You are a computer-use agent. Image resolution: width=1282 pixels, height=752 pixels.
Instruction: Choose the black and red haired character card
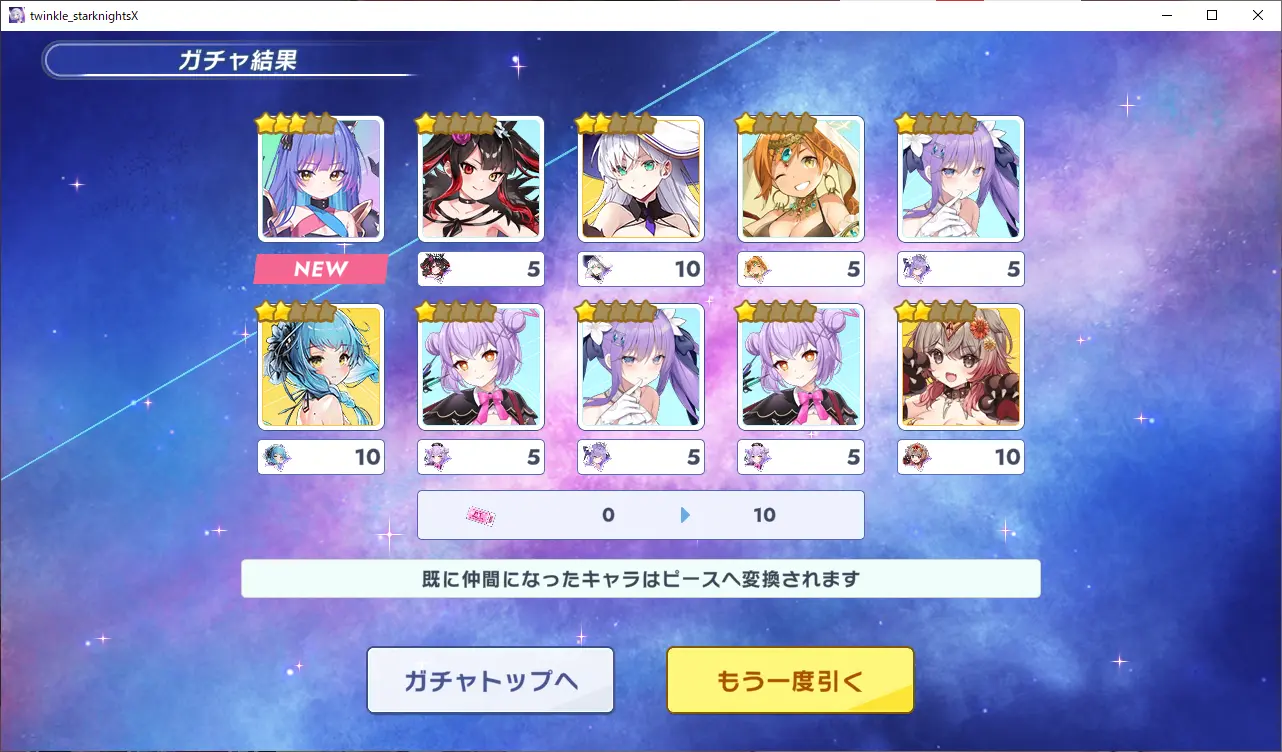pos(481,180)
